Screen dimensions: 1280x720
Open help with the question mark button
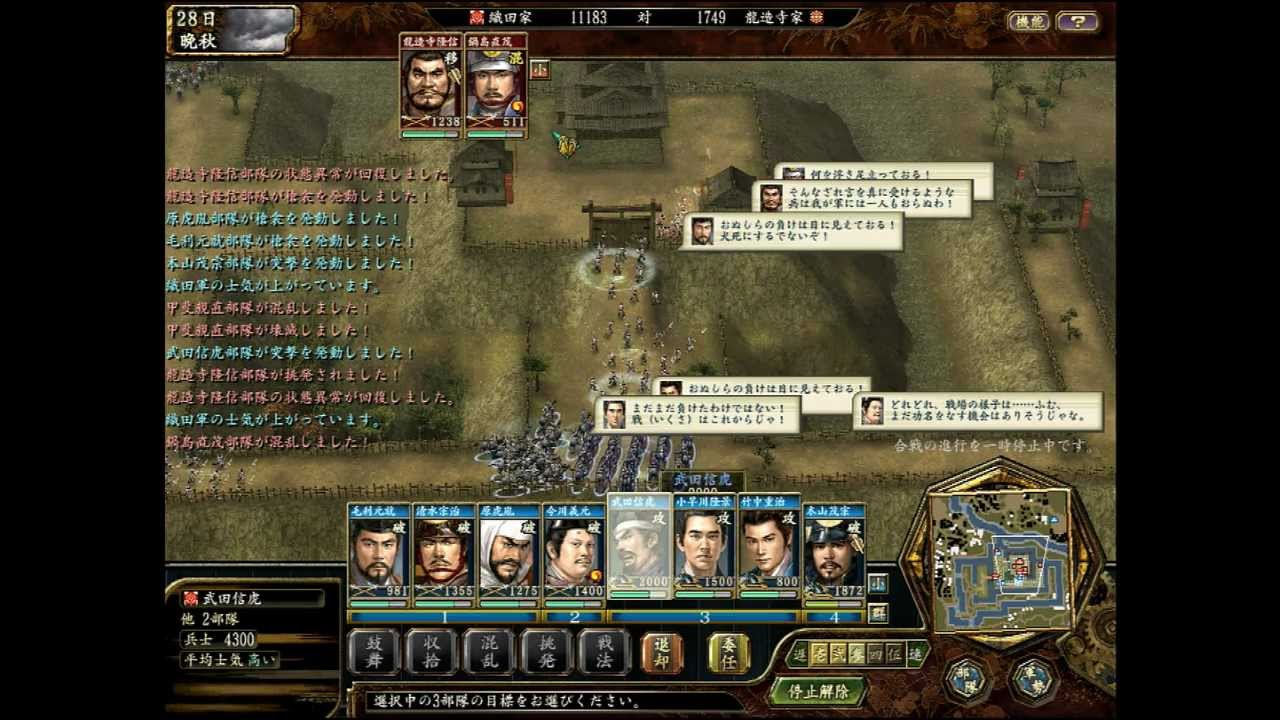(x=1077, y=21)
